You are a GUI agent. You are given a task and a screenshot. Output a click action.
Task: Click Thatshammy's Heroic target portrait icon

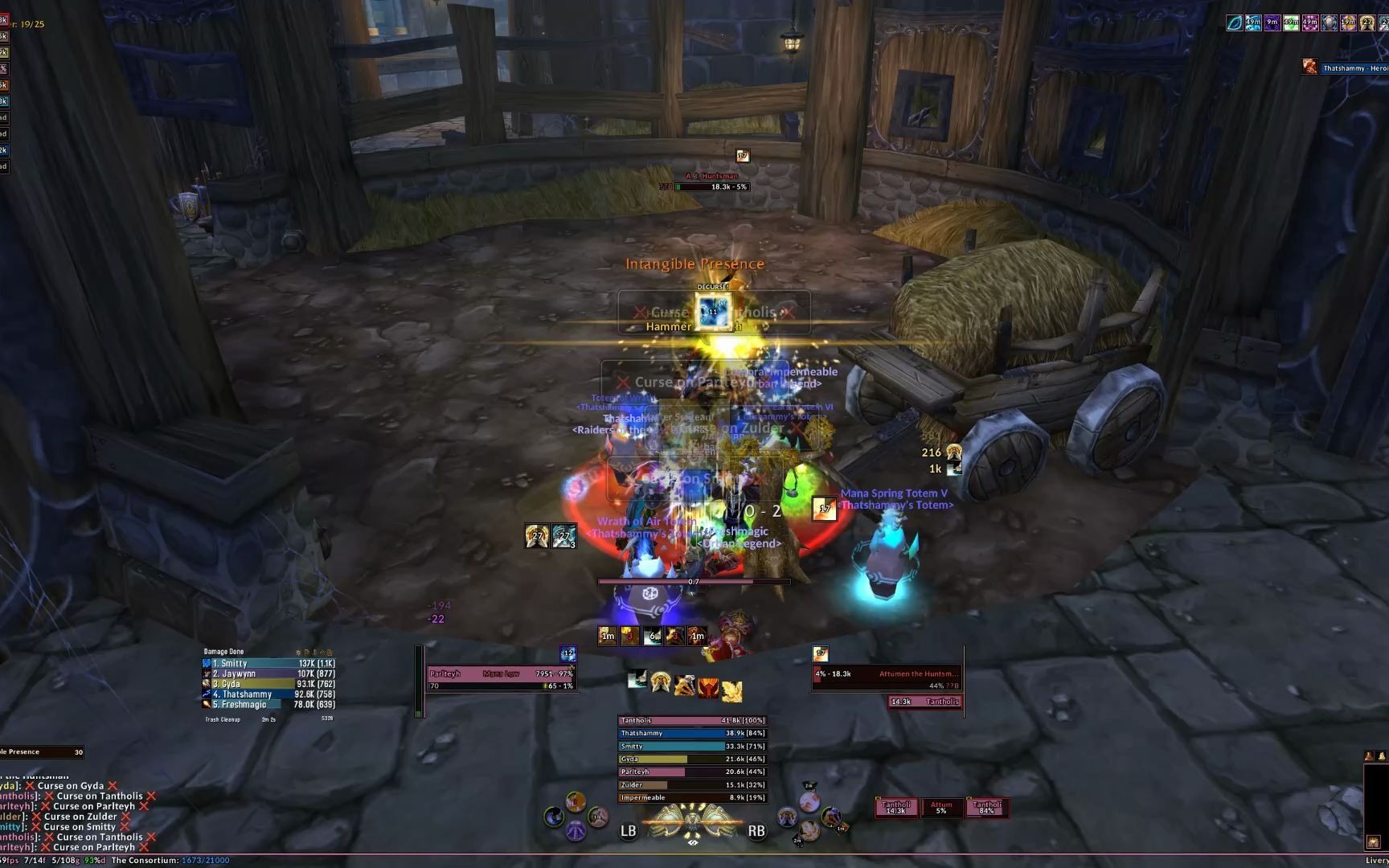pyautogui.click(x=1309, y=67)
